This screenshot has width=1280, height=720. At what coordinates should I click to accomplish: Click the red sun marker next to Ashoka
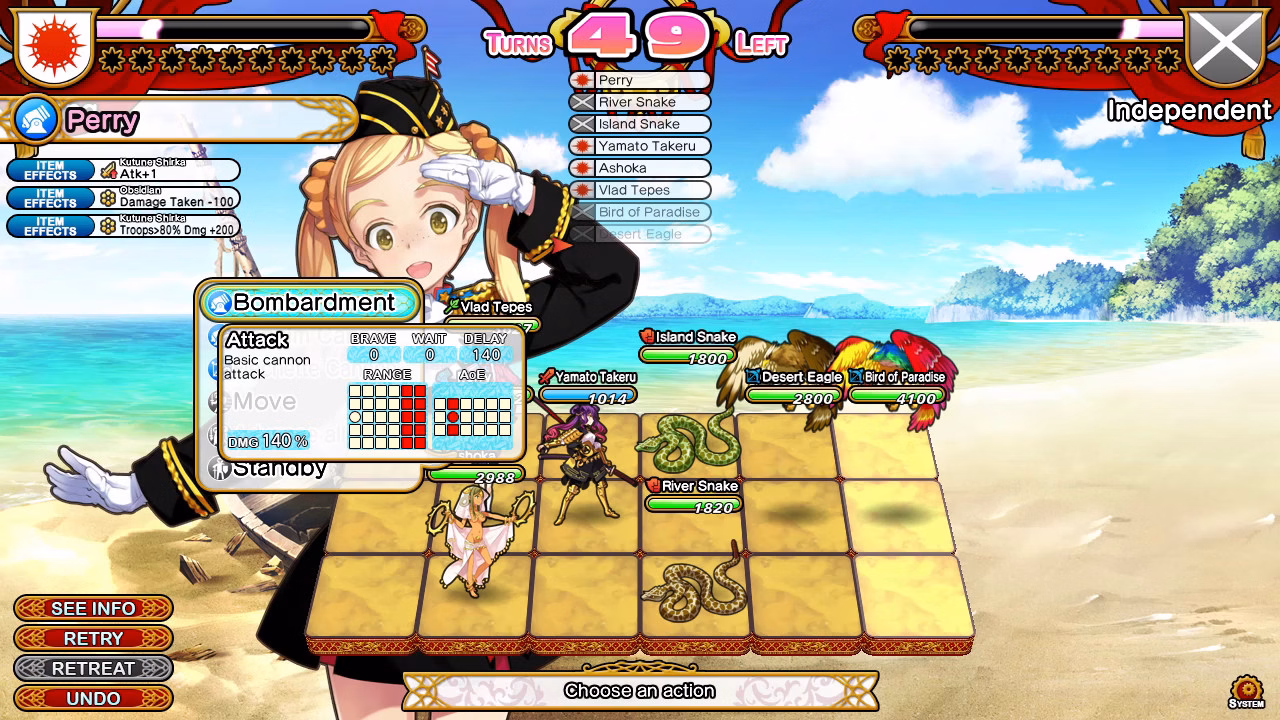(x=582, y=168)
